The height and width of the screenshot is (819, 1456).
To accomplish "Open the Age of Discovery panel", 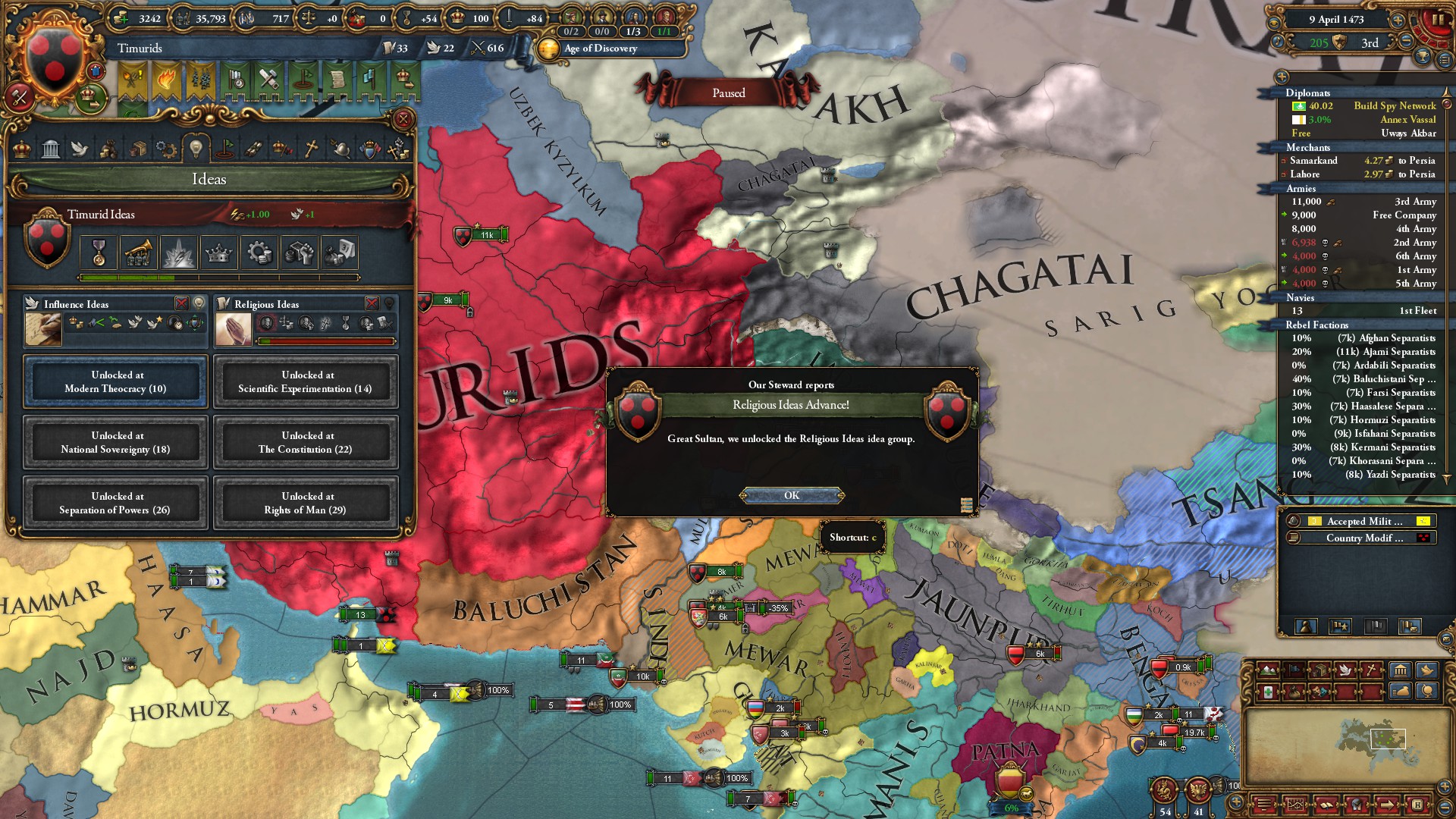I will click(x=600, y=49).
